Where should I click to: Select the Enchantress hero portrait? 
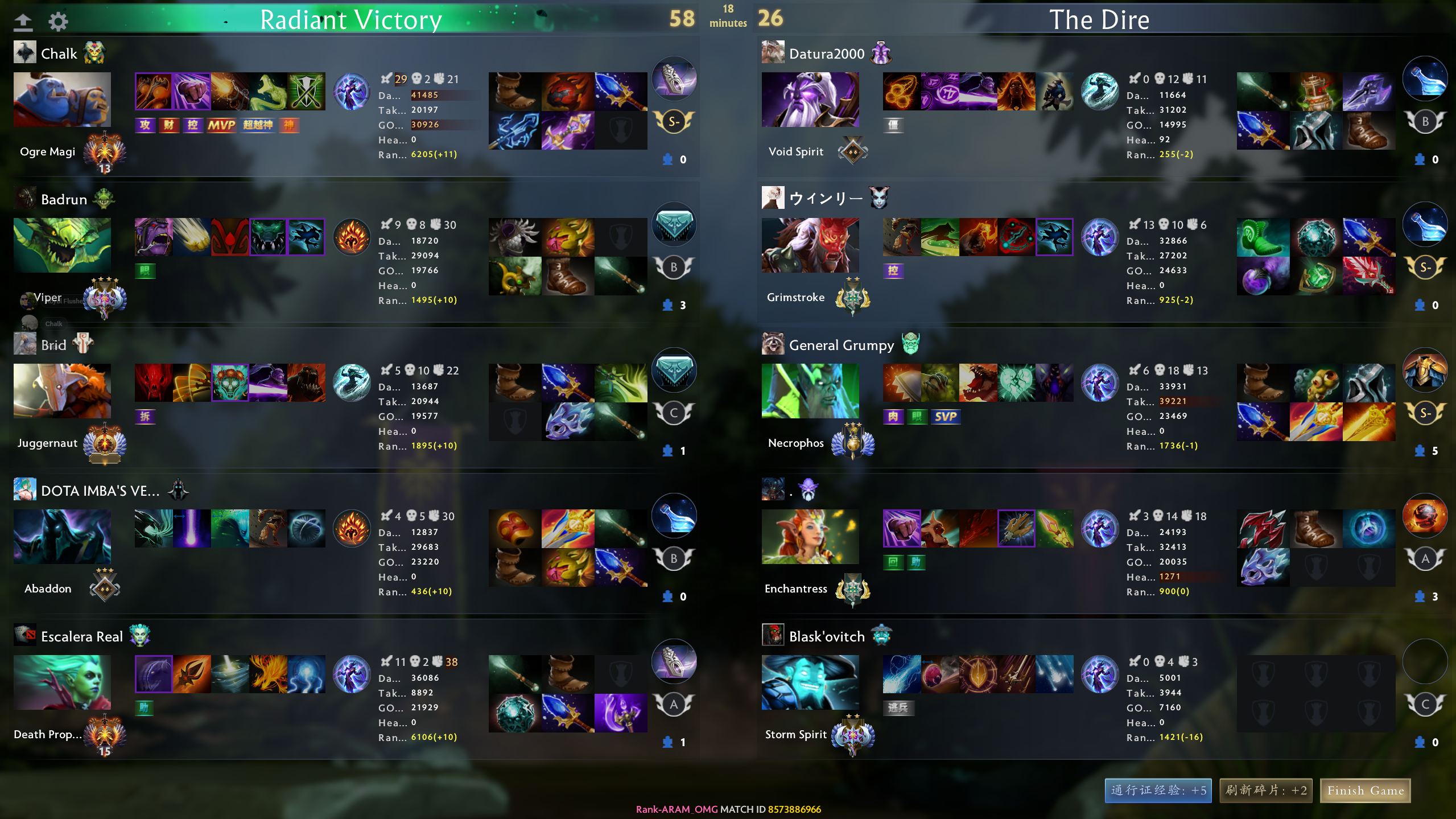tap(810, 536)
